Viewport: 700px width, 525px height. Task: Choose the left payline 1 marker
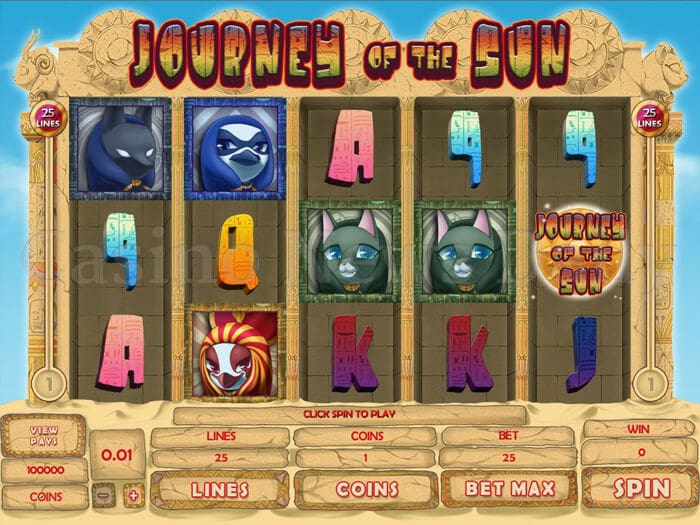[47, 383]
